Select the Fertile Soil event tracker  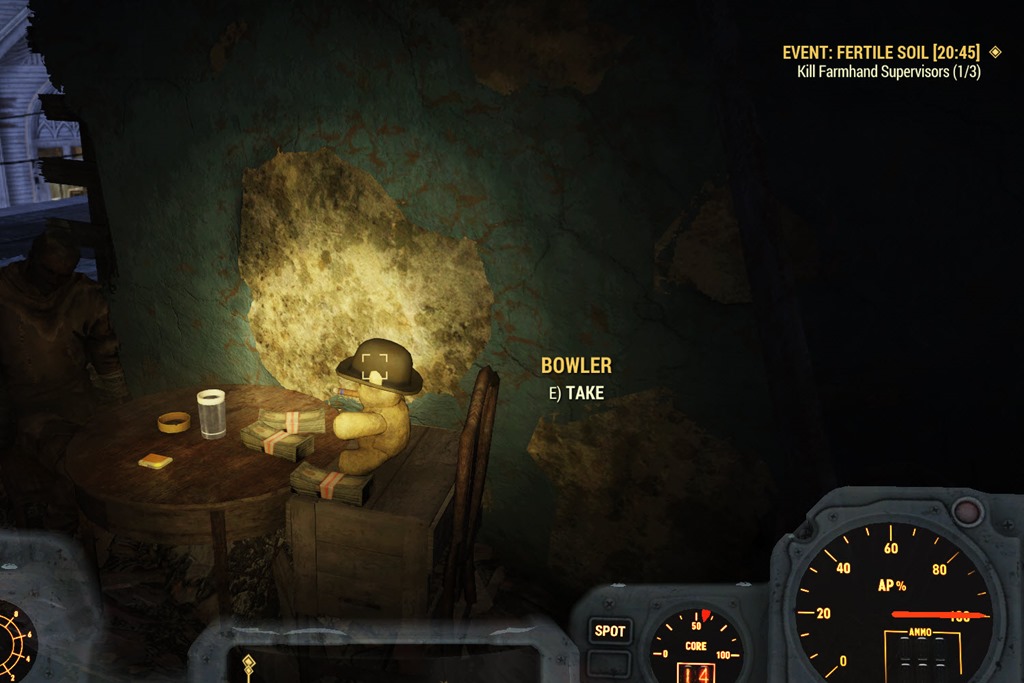click(x=881, y=52)
